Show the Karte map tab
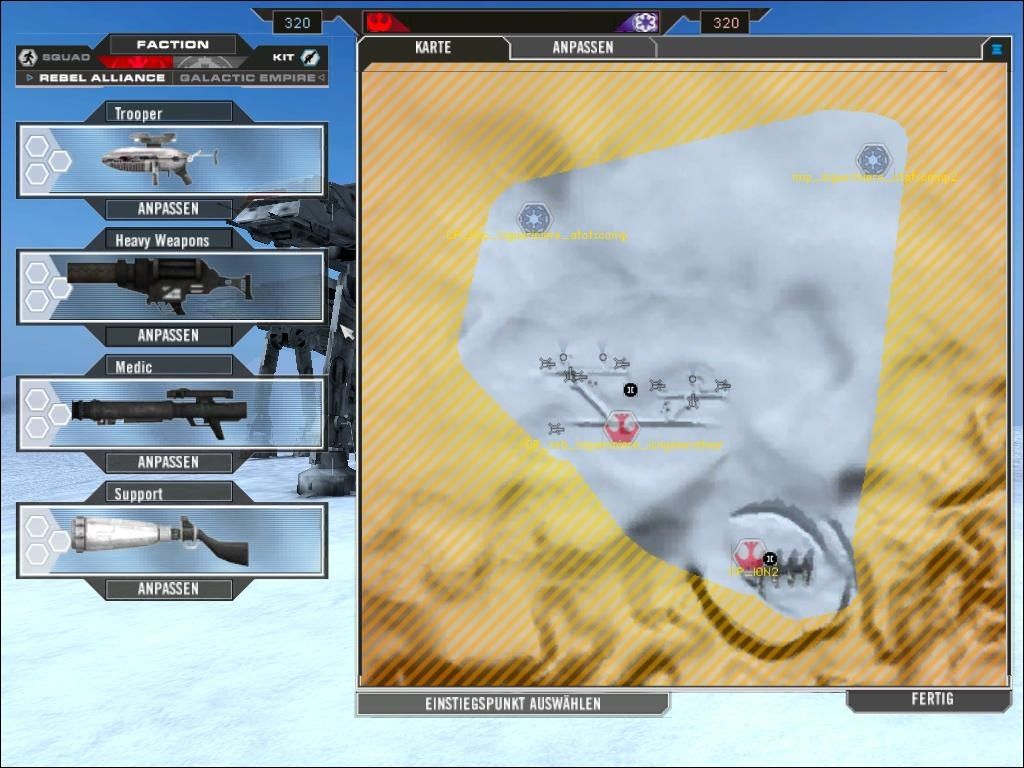 tap(433, 48)
